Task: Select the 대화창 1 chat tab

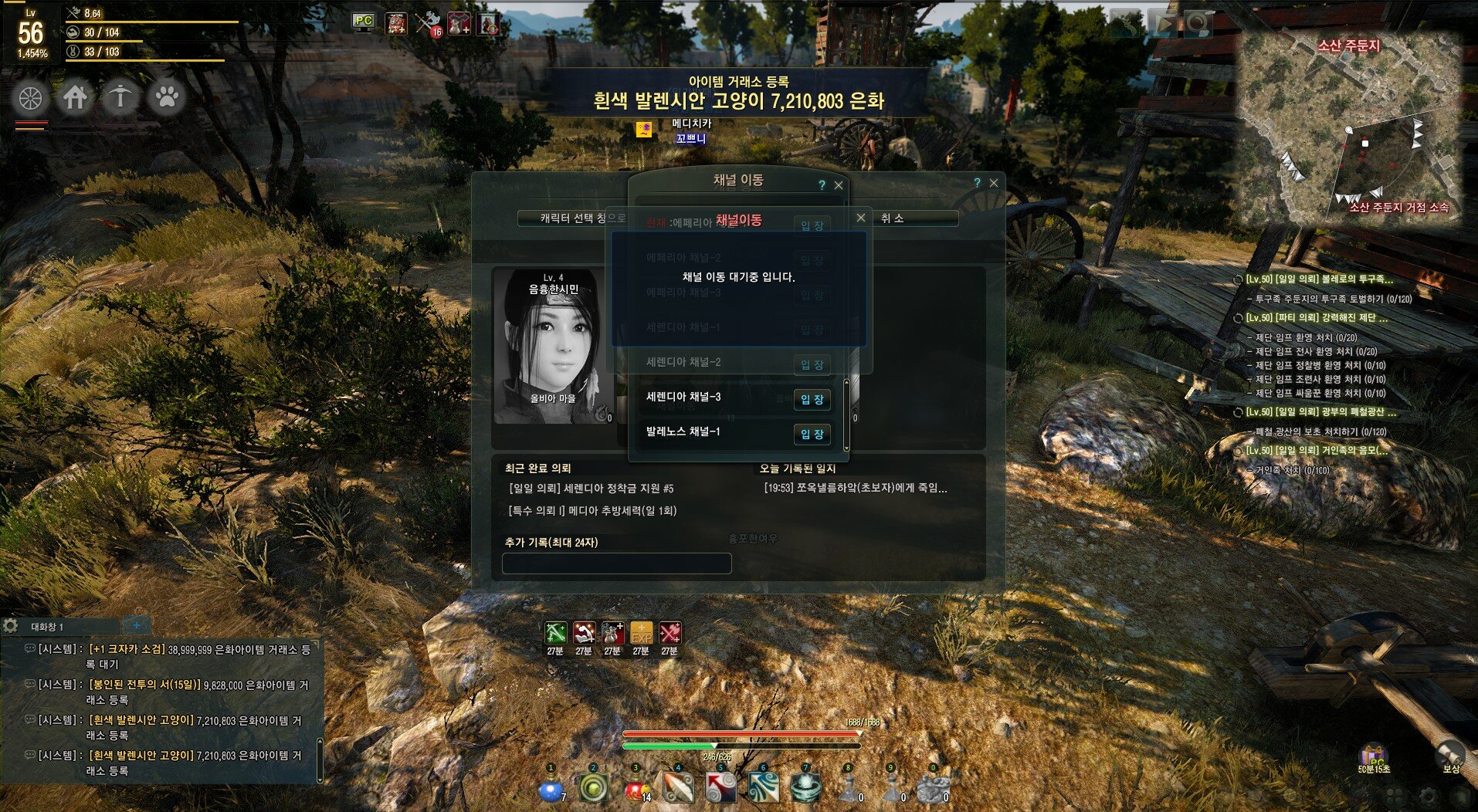Action: 48,627
